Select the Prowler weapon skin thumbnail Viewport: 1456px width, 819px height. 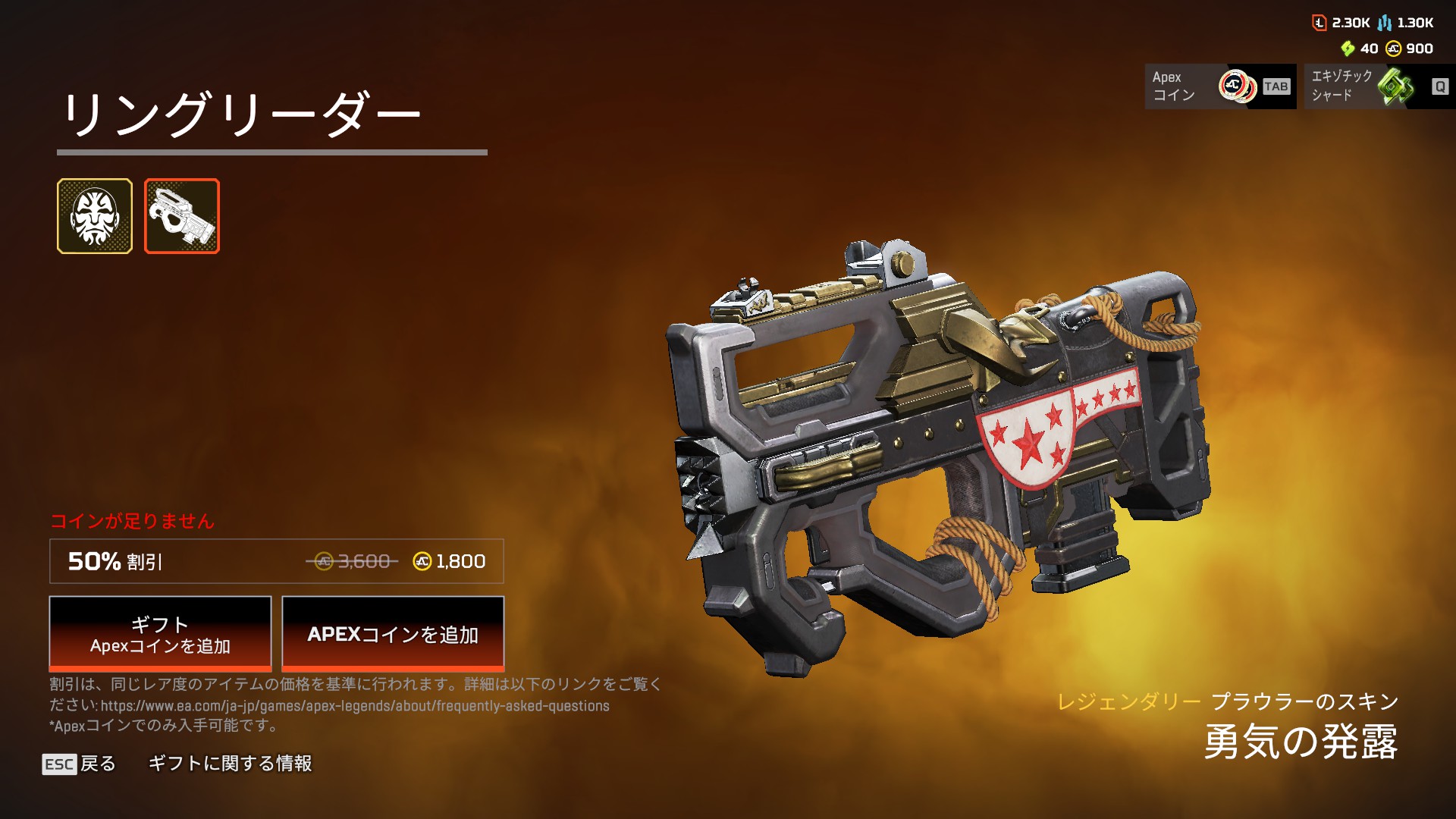pyautogui.click(x=182, y=216)
